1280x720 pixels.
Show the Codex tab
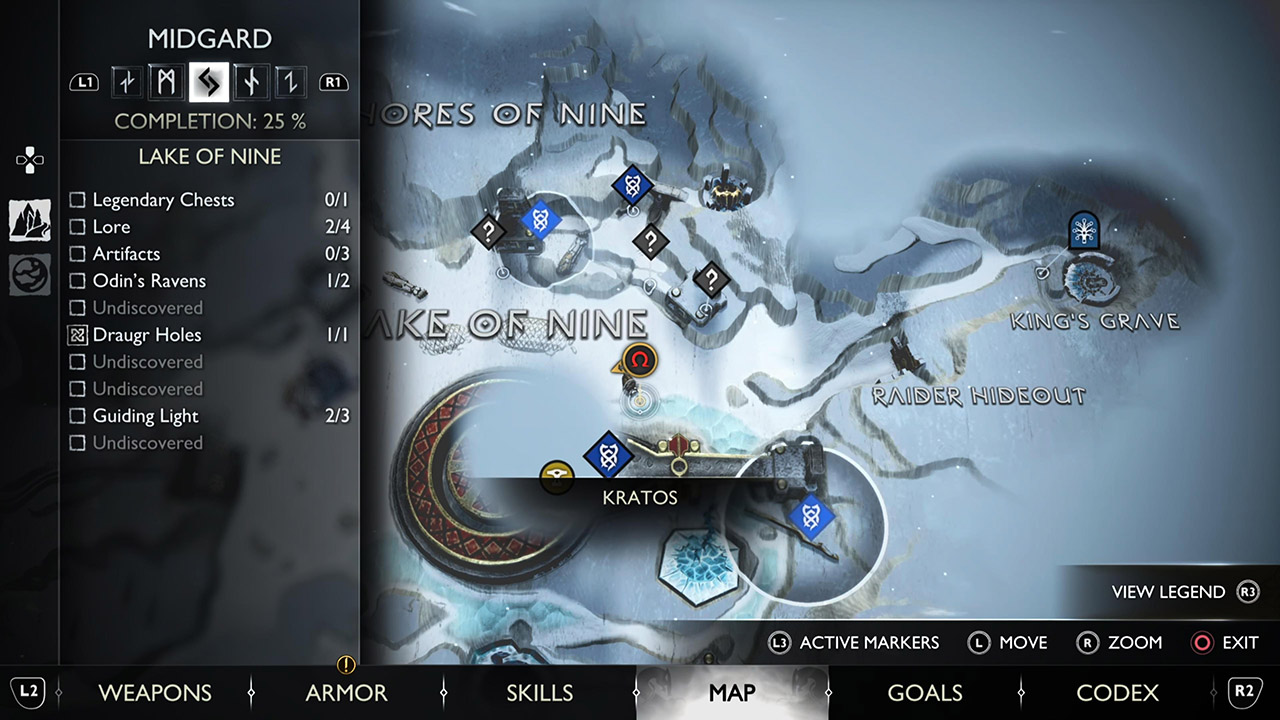(1117, 693)
